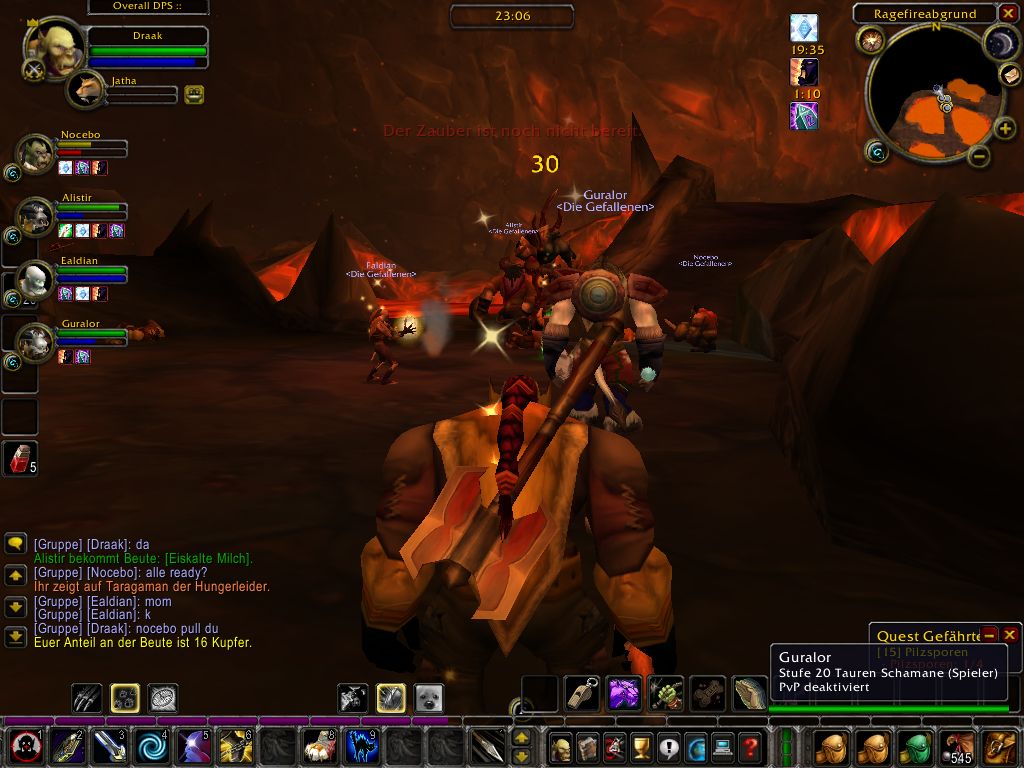Minimize the Quest Gefährte tracker panel

click(990, 635)
